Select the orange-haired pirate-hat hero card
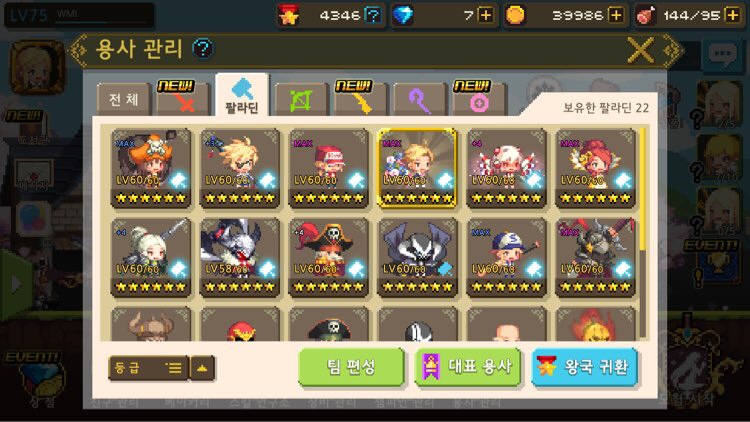 point(152,167)
